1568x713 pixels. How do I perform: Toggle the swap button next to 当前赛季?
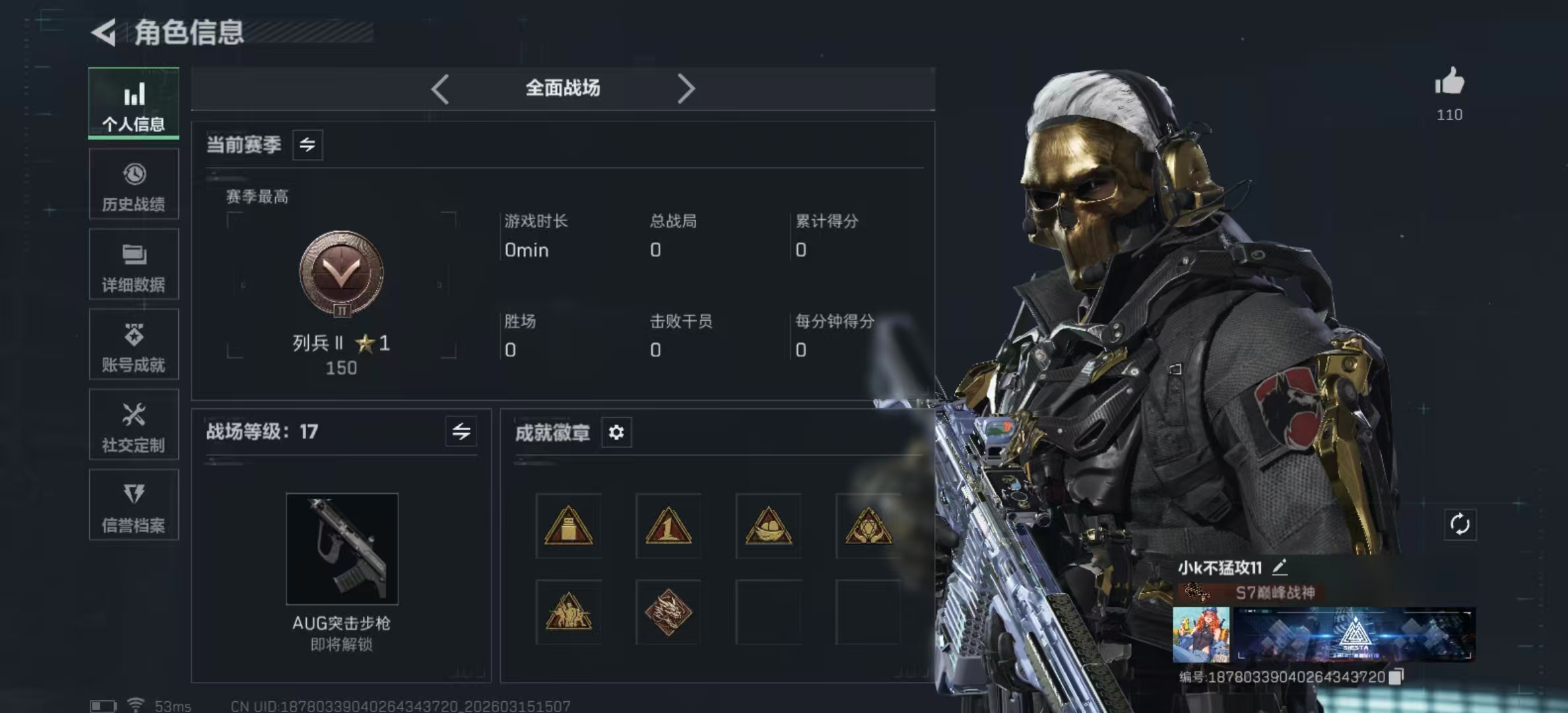[308, 145]
